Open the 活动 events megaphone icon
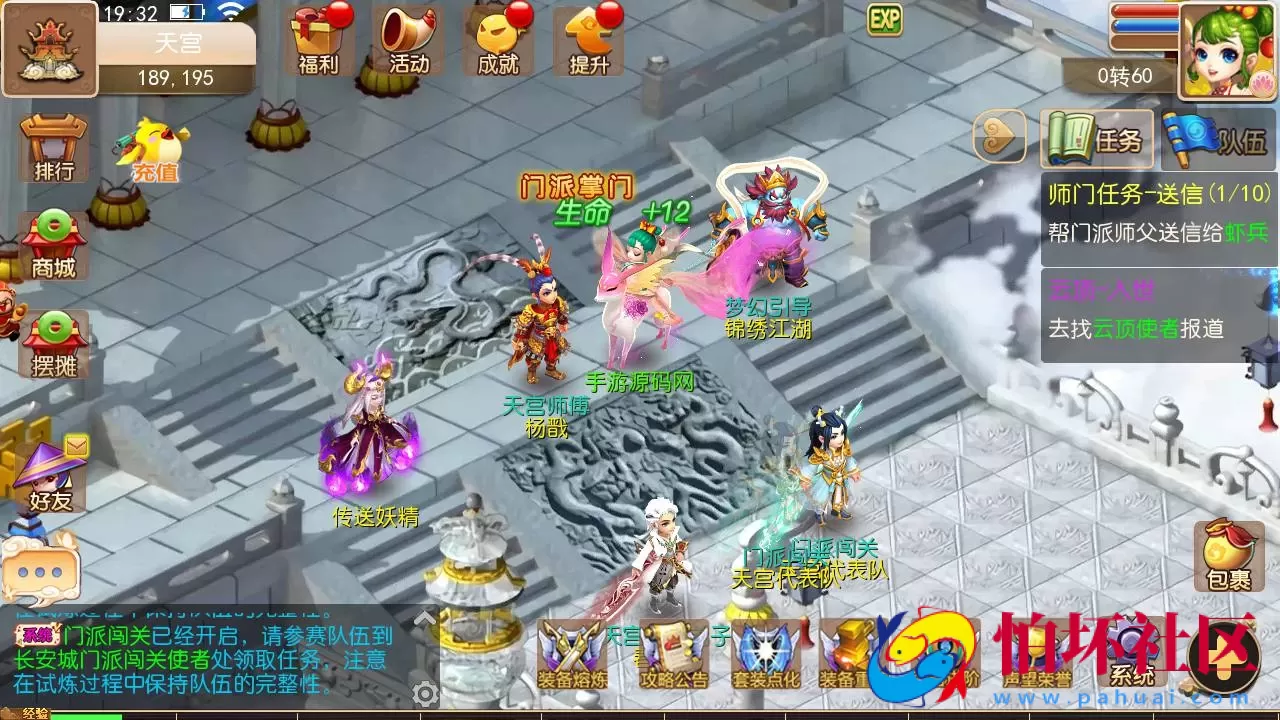This screenshot has height=720, width=1280. [408, 40]
